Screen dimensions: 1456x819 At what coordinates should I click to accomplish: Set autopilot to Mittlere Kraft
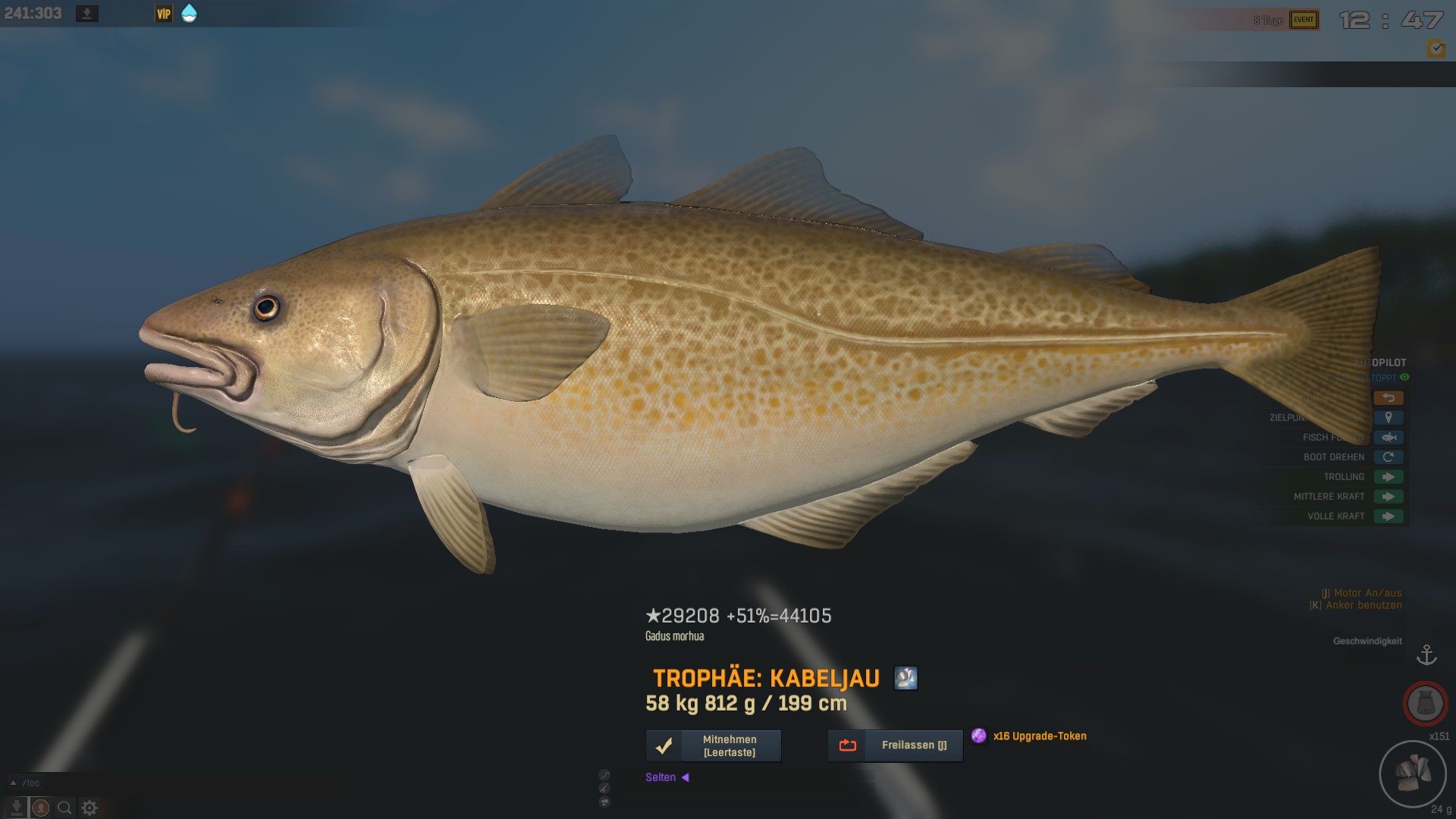coord(1388,497)
